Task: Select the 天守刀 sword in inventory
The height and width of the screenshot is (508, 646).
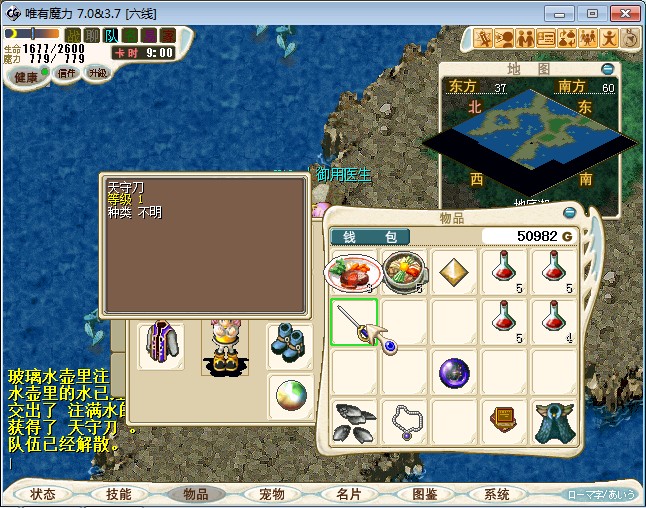Action: pos(354,322)
